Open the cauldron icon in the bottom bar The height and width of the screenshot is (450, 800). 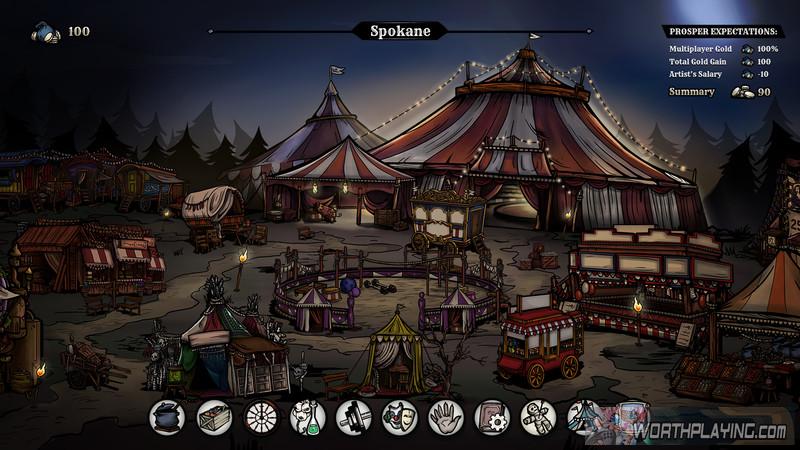coord(166,416)
